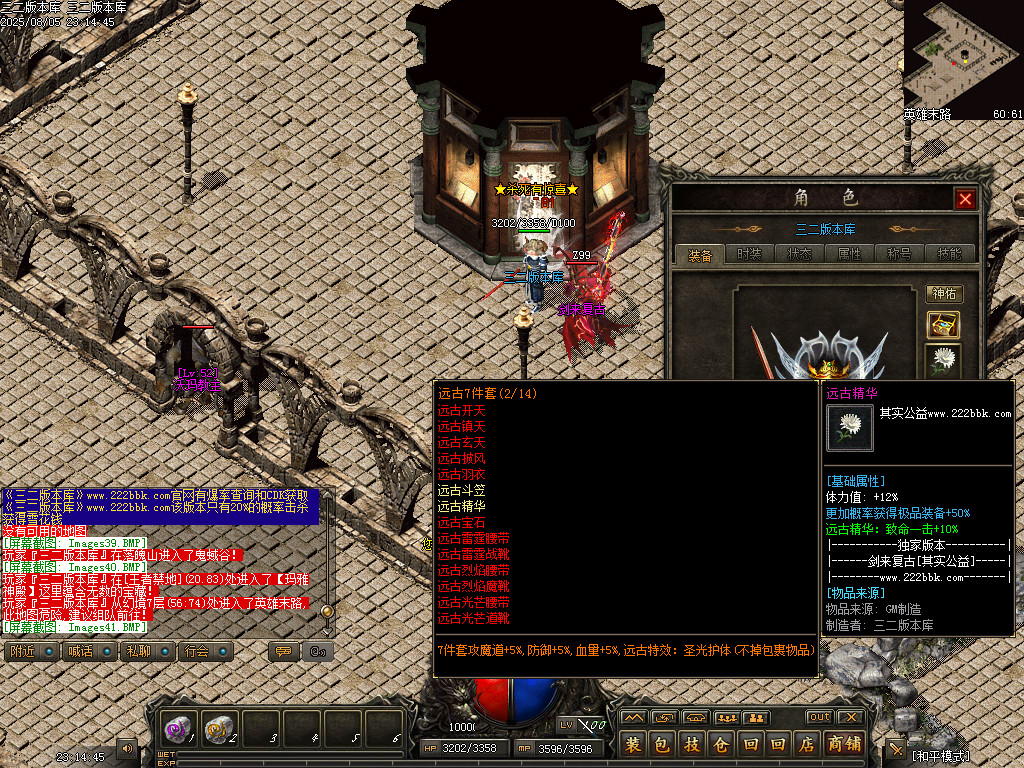Open the 包 bag button
This screenshot has height=768, width=1024.
[x=662, y=744]
